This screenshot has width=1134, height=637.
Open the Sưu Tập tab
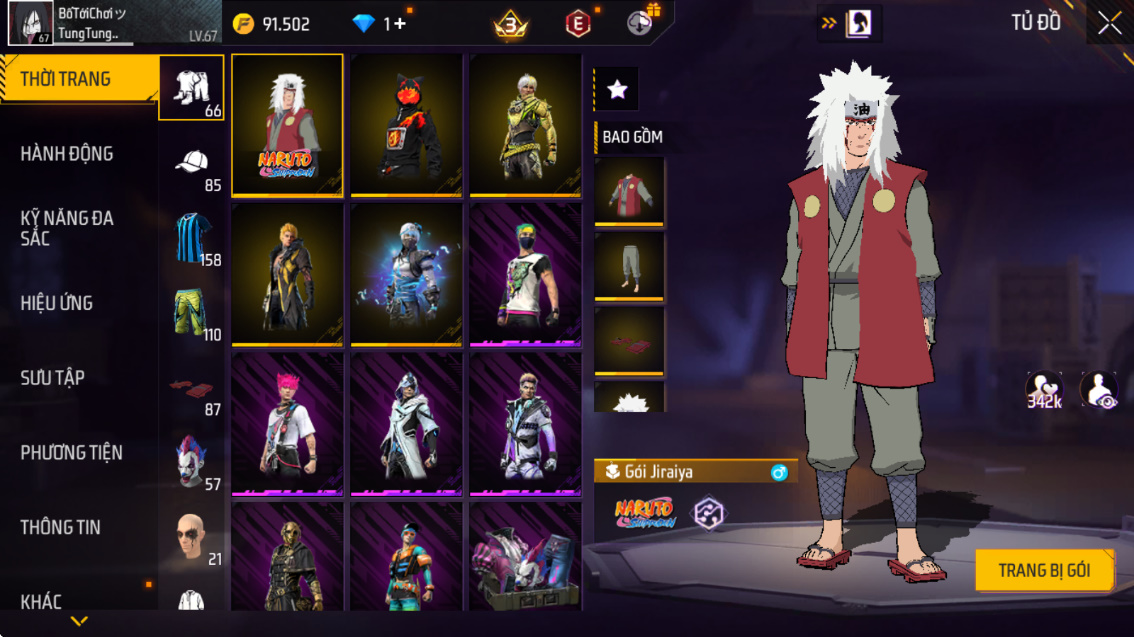coord(53,378)
